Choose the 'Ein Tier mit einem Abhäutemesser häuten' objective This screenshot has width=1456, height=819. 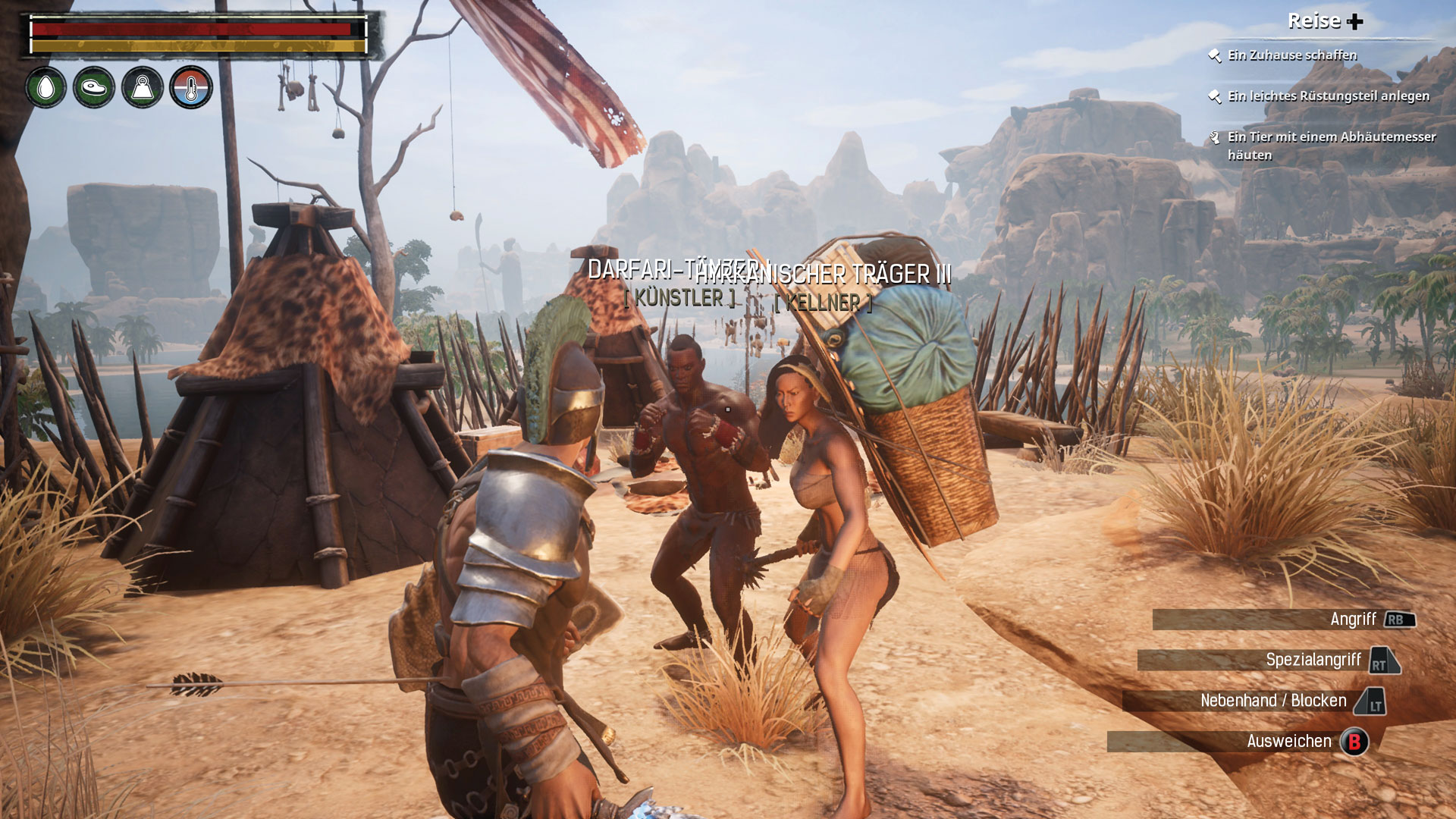point(1331,146)
